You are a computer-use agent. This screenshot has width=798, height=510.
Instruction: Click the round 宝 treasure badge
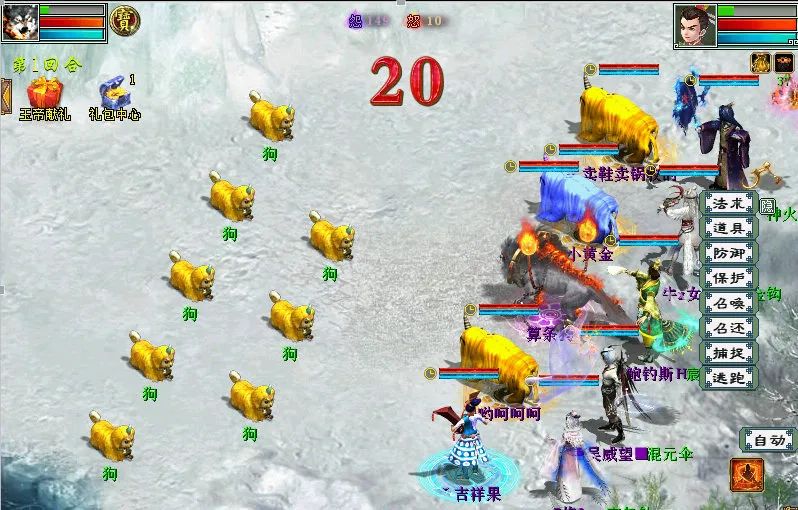pos(125,20)
